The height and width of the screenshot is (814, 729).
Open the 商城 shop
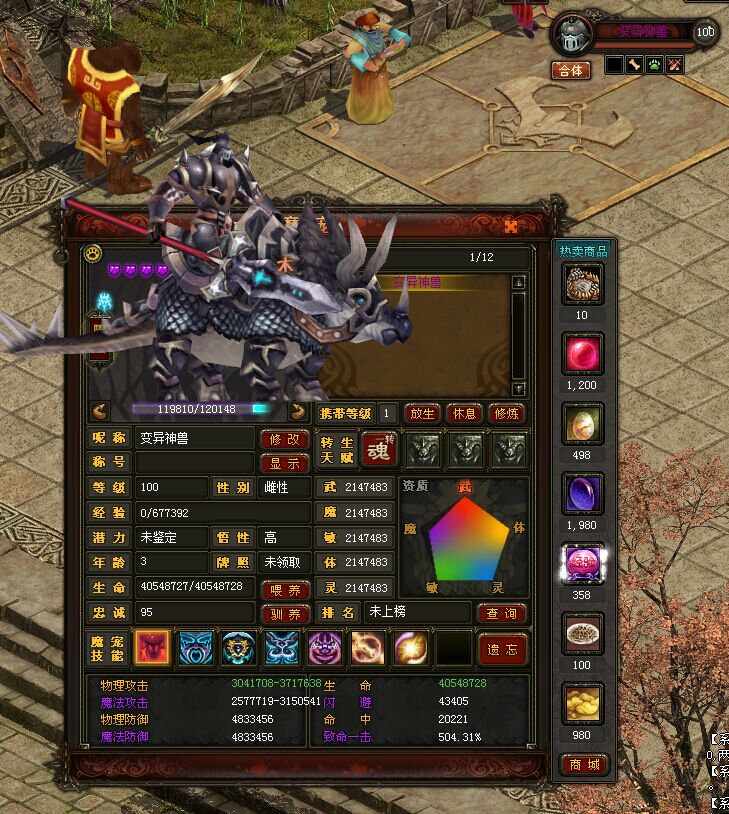click(582, 765)
